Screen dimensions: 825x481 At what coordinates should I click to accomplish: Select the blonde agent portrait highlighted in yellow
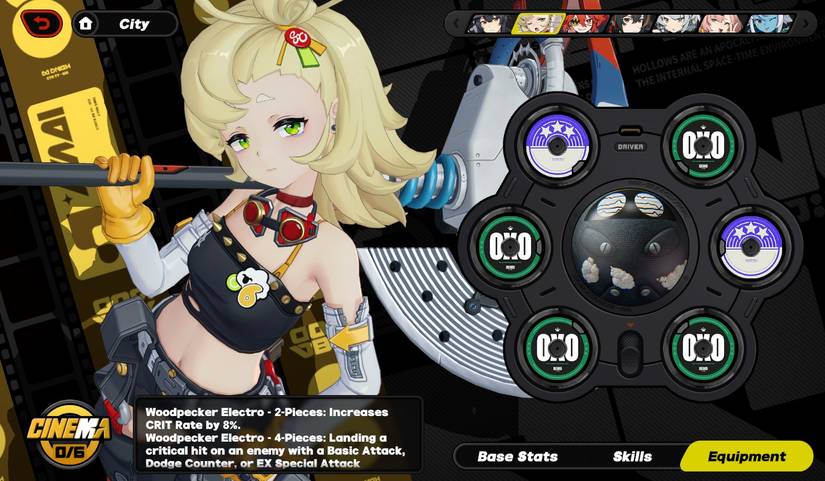click(535, 23)
